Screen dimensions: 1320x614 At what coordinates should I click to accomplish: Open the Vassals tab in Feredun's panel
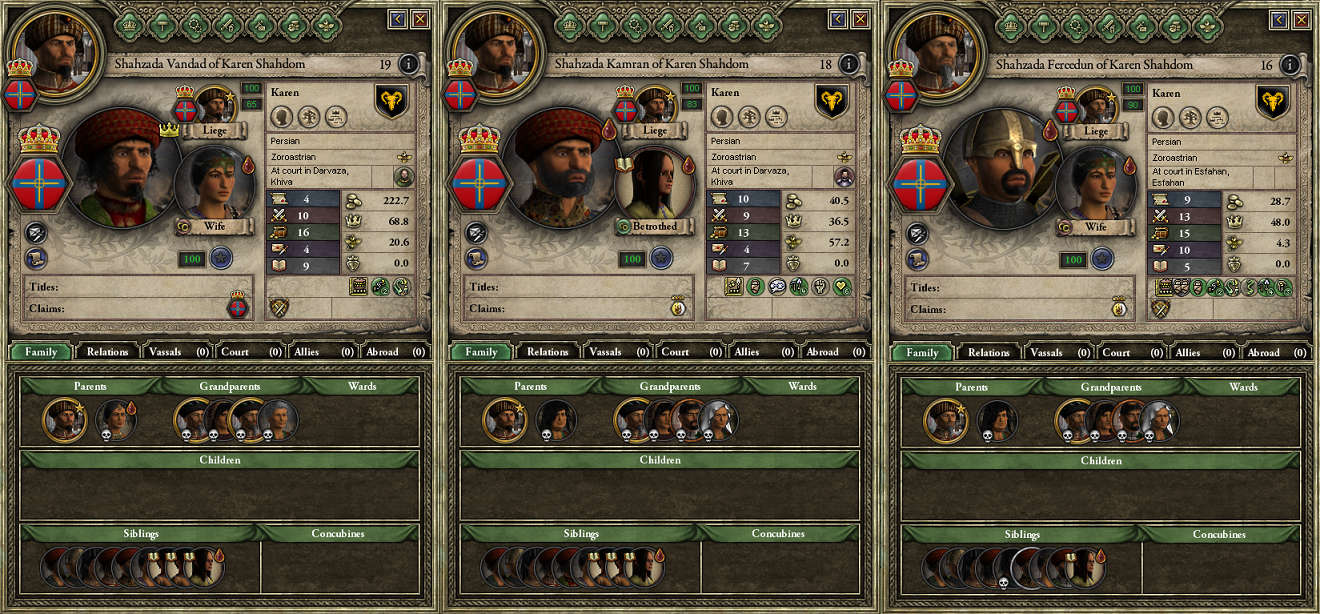coord(1054,352)
